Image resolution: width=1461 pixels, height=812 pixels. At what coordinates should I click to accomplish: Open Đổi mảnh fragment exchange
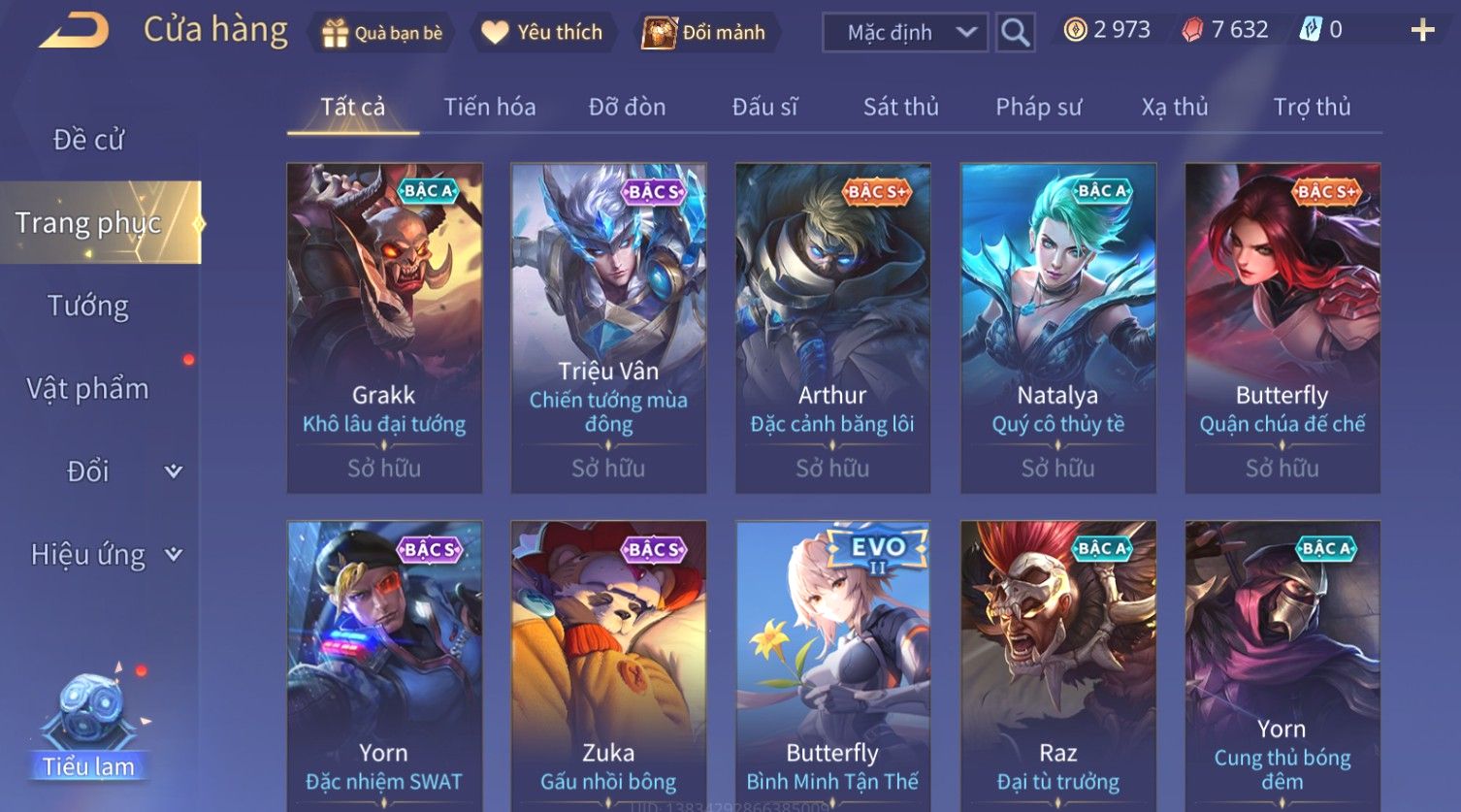pyautogui.click(x=707, y=32)
